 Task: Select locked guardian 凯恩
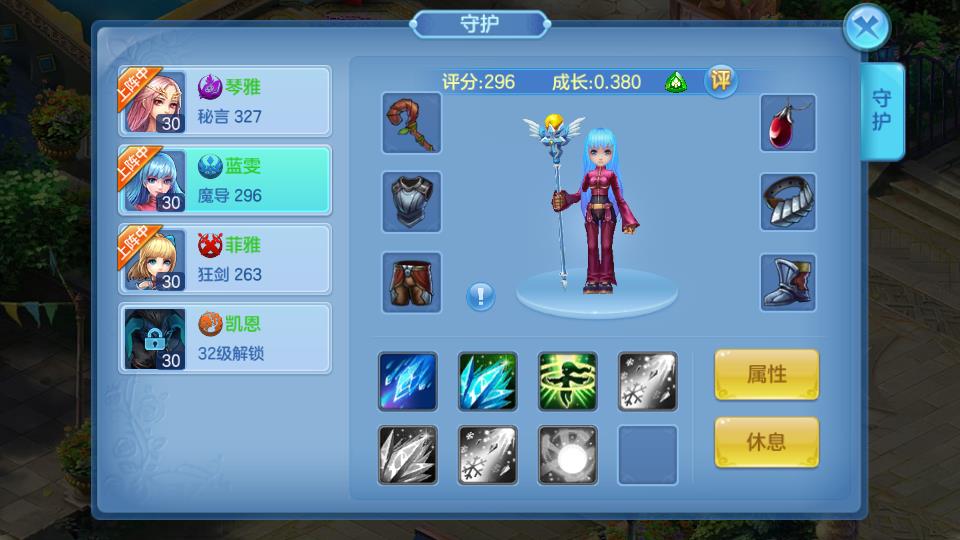(225, 338)
